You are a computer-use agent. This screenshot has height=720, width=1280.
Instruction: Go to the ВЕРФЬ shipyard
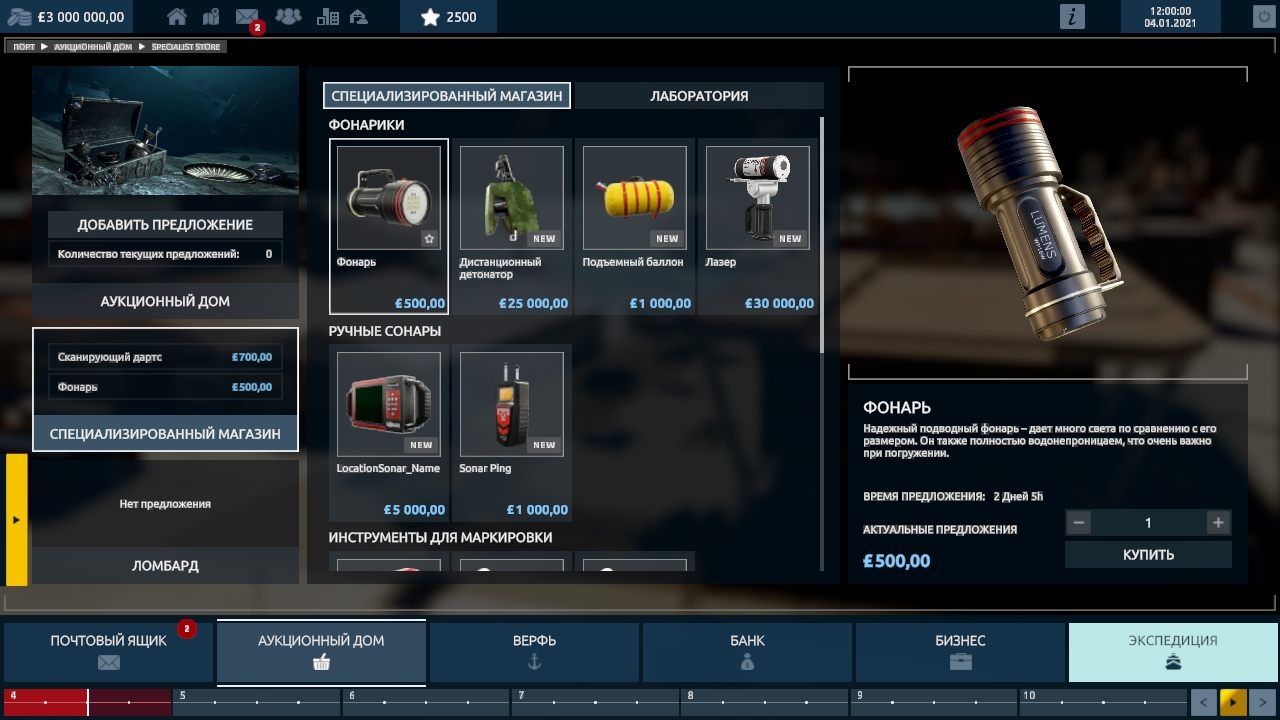pos(534,651)
